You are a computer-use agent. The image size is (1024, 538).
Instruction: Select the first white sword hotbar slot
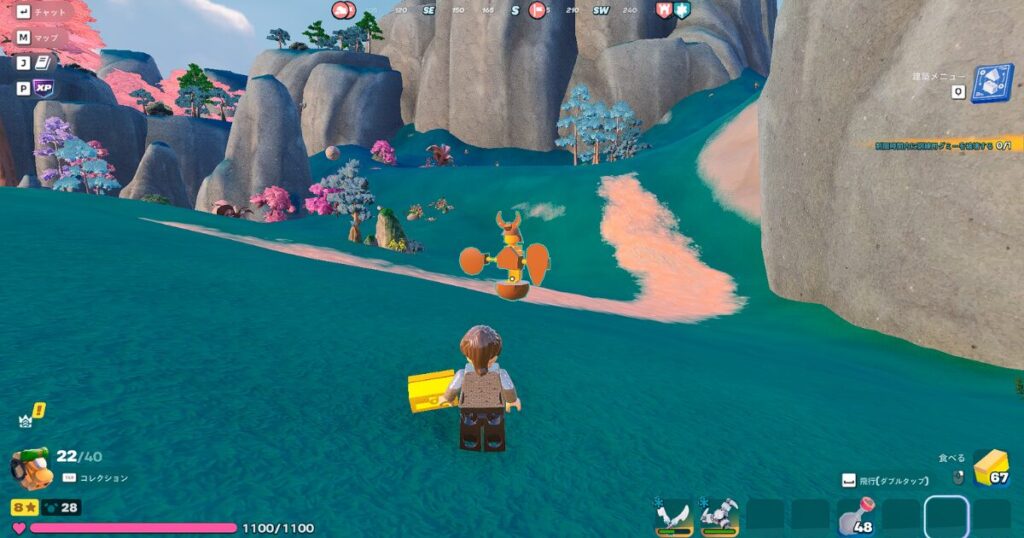(x=675, y=515)
